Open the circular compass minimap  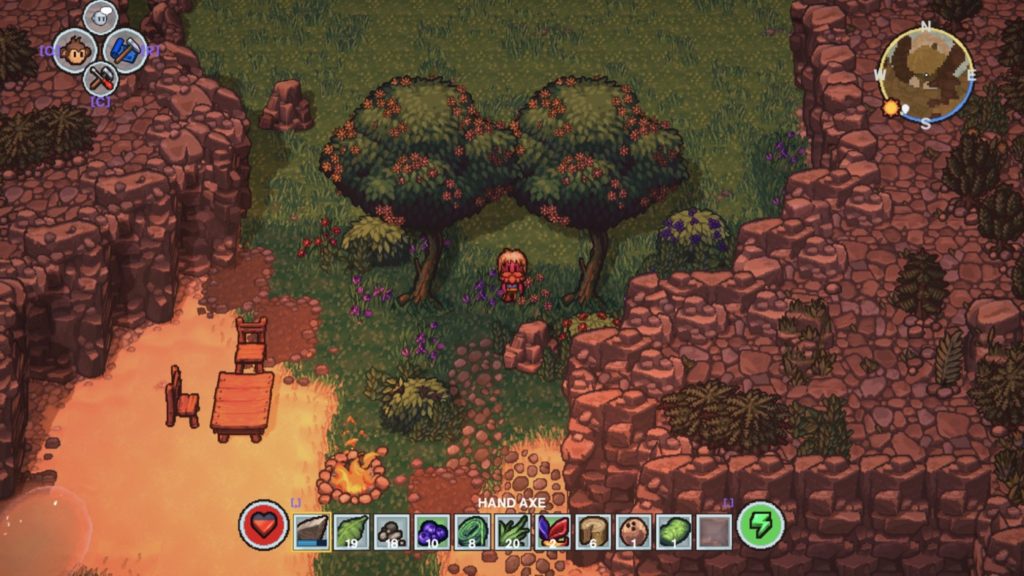coord(926,74)
